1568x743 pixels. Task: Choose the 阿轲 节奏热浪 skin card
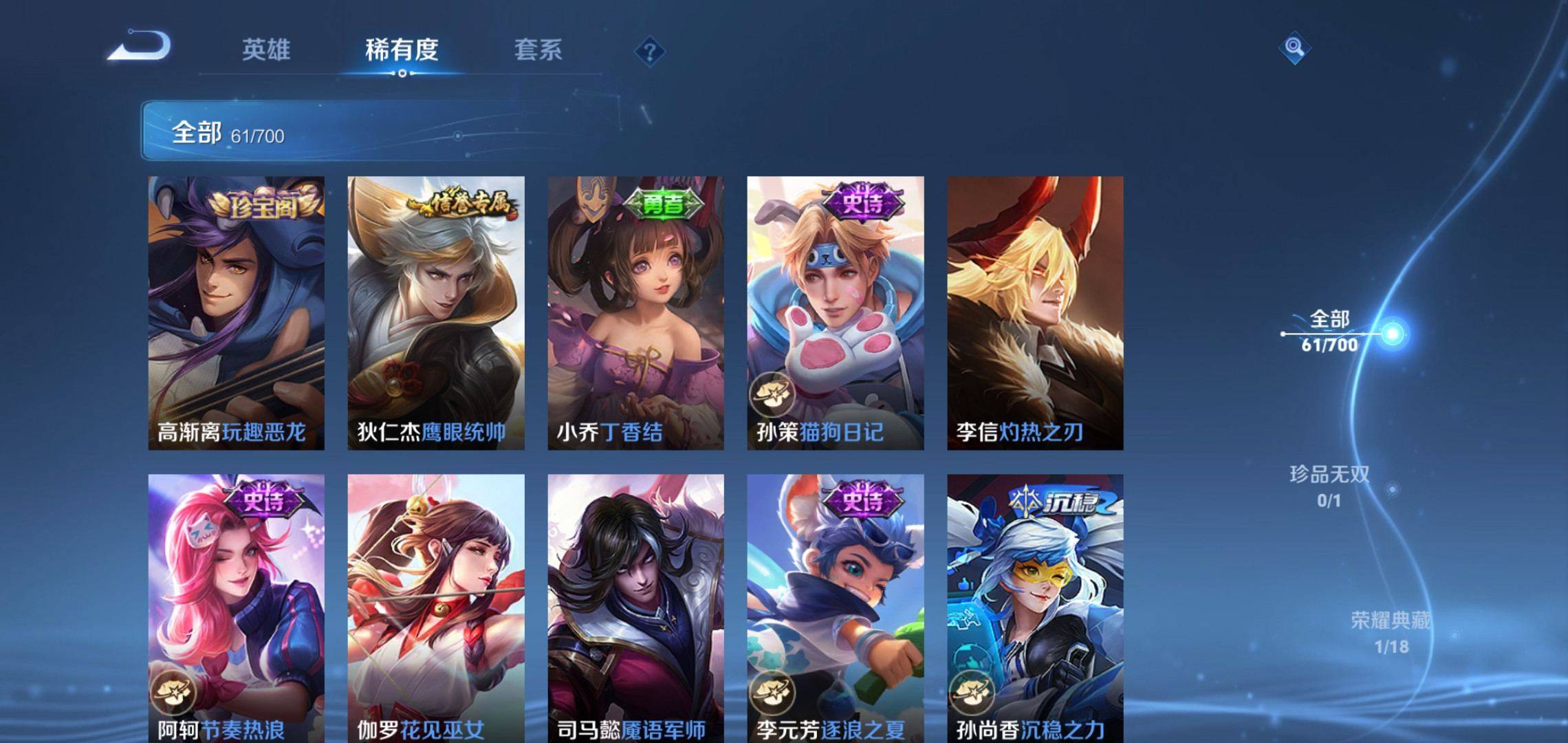coord(236,609)
